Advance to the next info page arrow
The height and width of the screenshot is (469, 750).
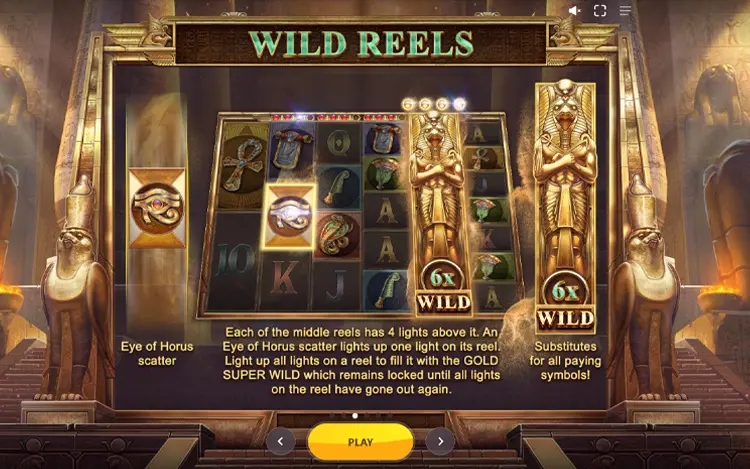click(x=440, y=441)
